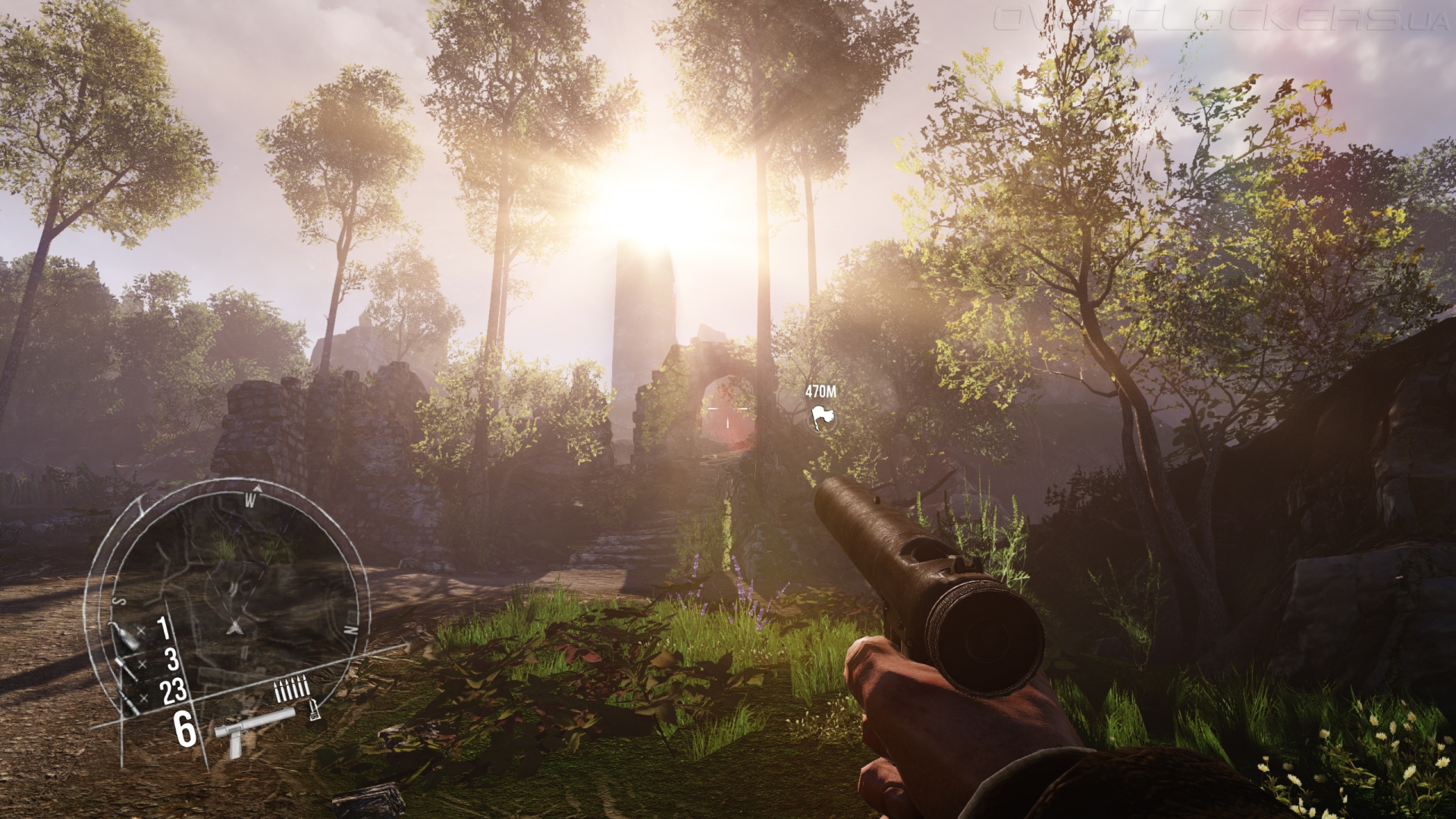
Task: Click the player arrow on the minimap
Action: pos(234,626)
